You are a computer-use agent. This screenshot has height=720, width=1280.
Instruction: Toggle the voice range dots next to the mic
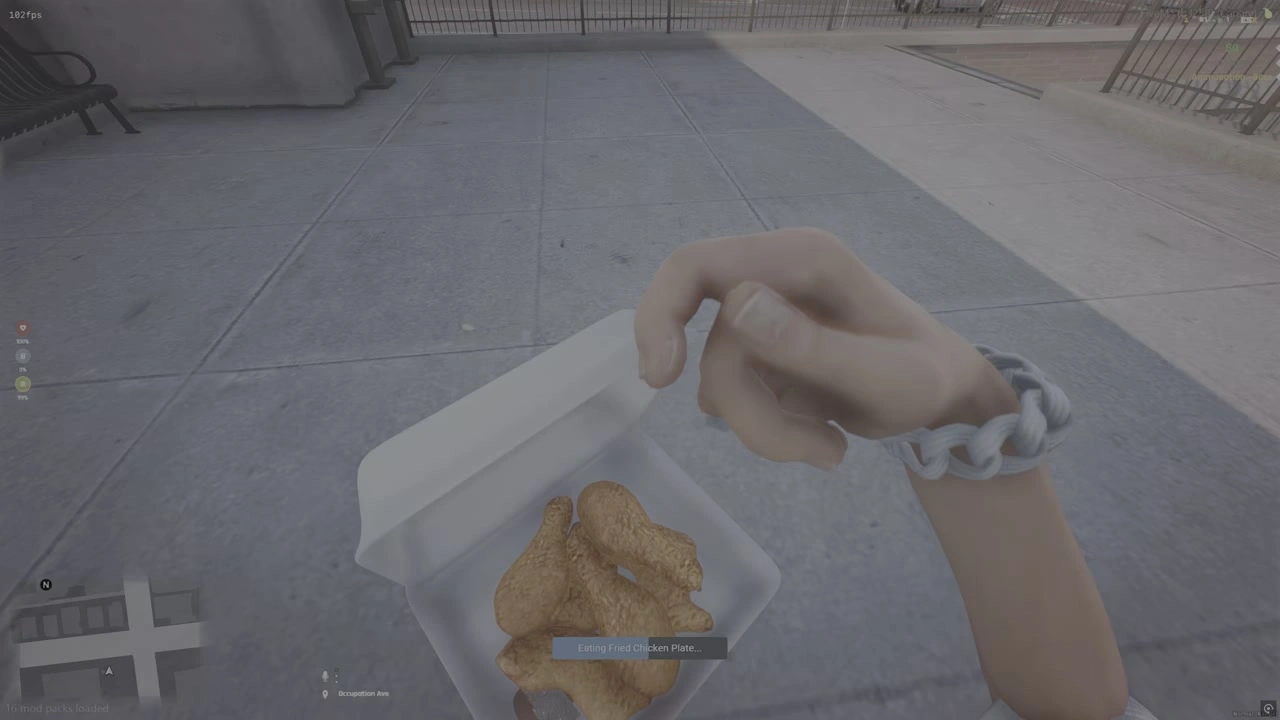(x=337, y=677)
